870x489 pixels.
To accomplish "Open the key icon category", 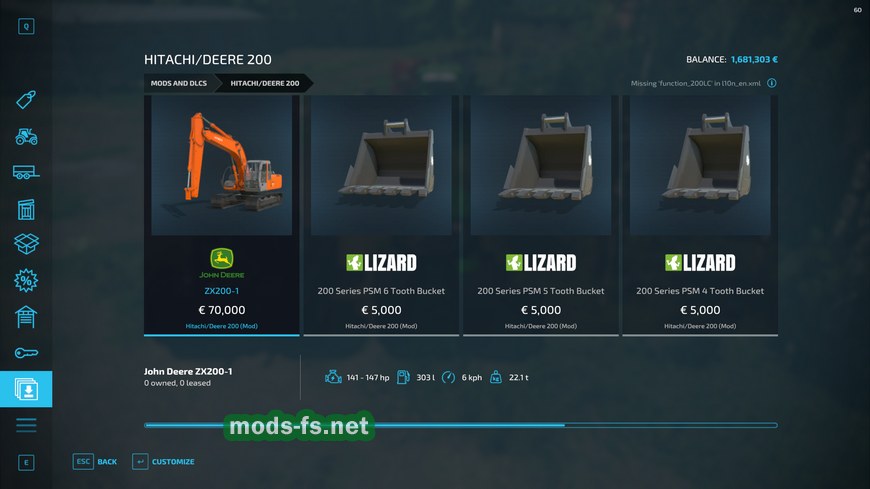I will [x=26, y=353].
